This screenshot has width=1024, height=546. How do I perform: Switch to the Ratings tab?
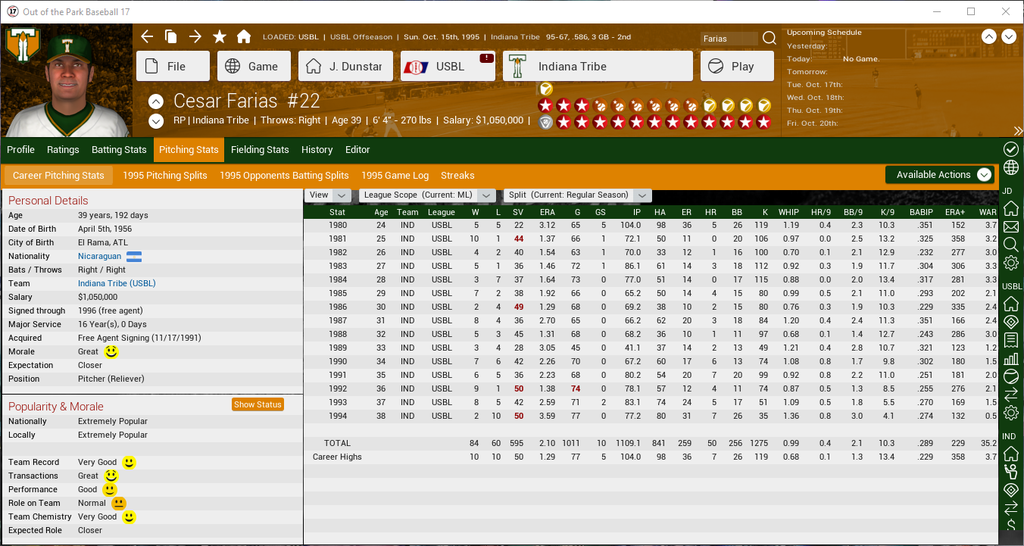63,150
